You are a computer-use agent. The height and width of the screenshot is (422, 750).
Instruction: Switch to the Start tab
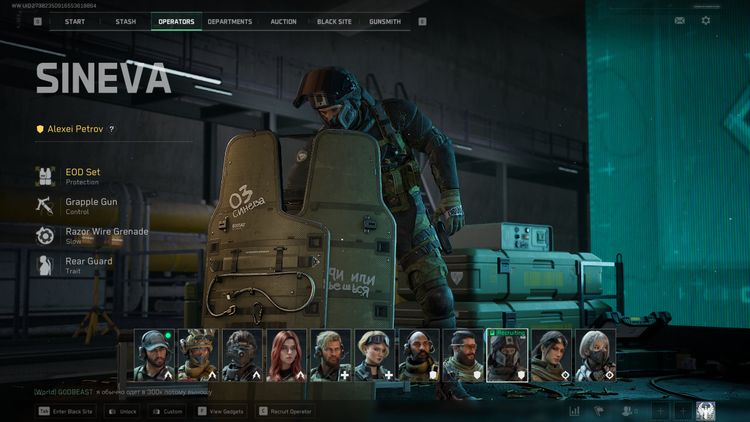(x=74, y=21)
